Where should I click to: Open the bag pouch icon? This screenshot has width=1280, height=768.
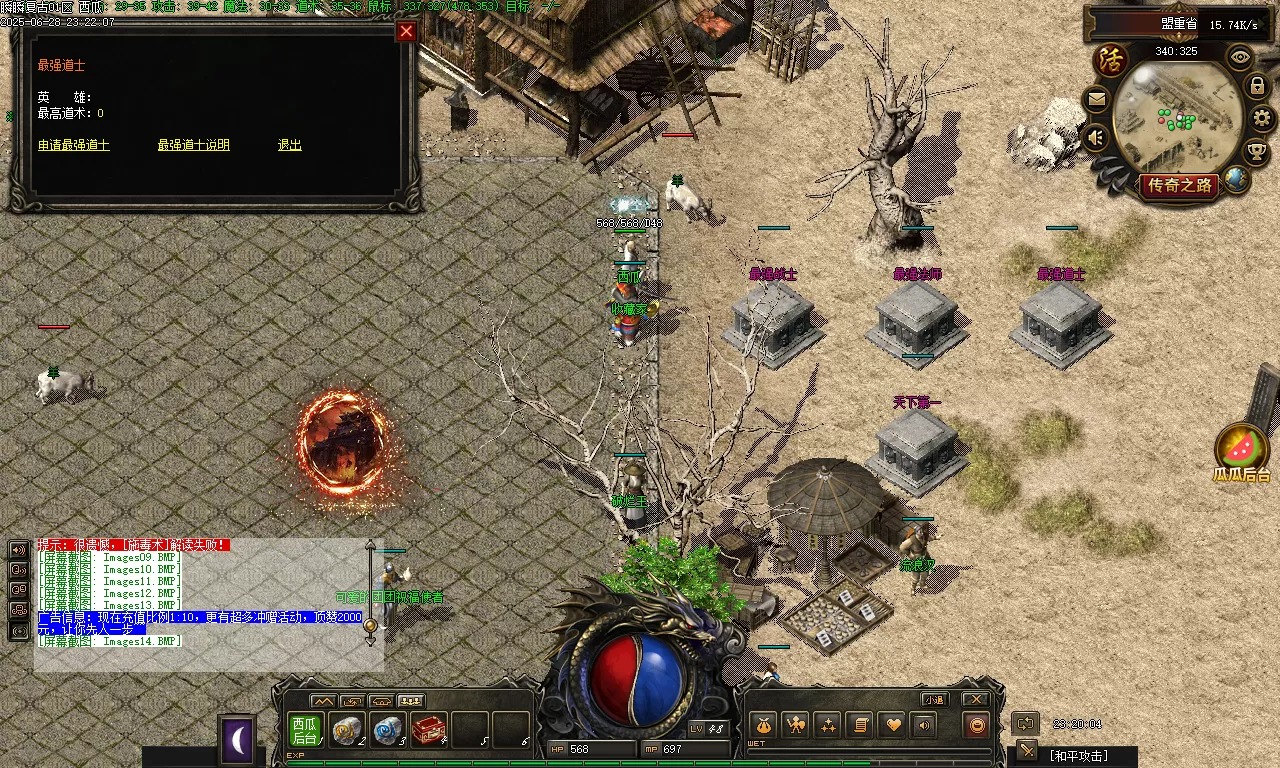tap(763, 725)
